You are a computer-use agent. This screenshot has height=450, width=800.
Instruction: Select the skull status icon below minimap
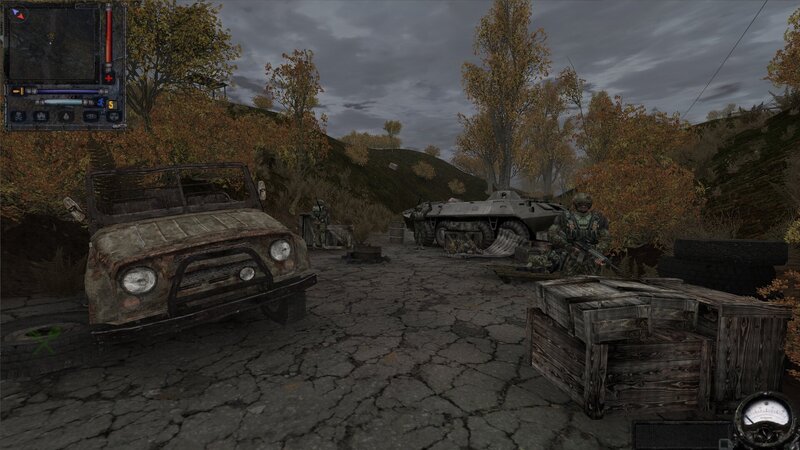[17, 117]
